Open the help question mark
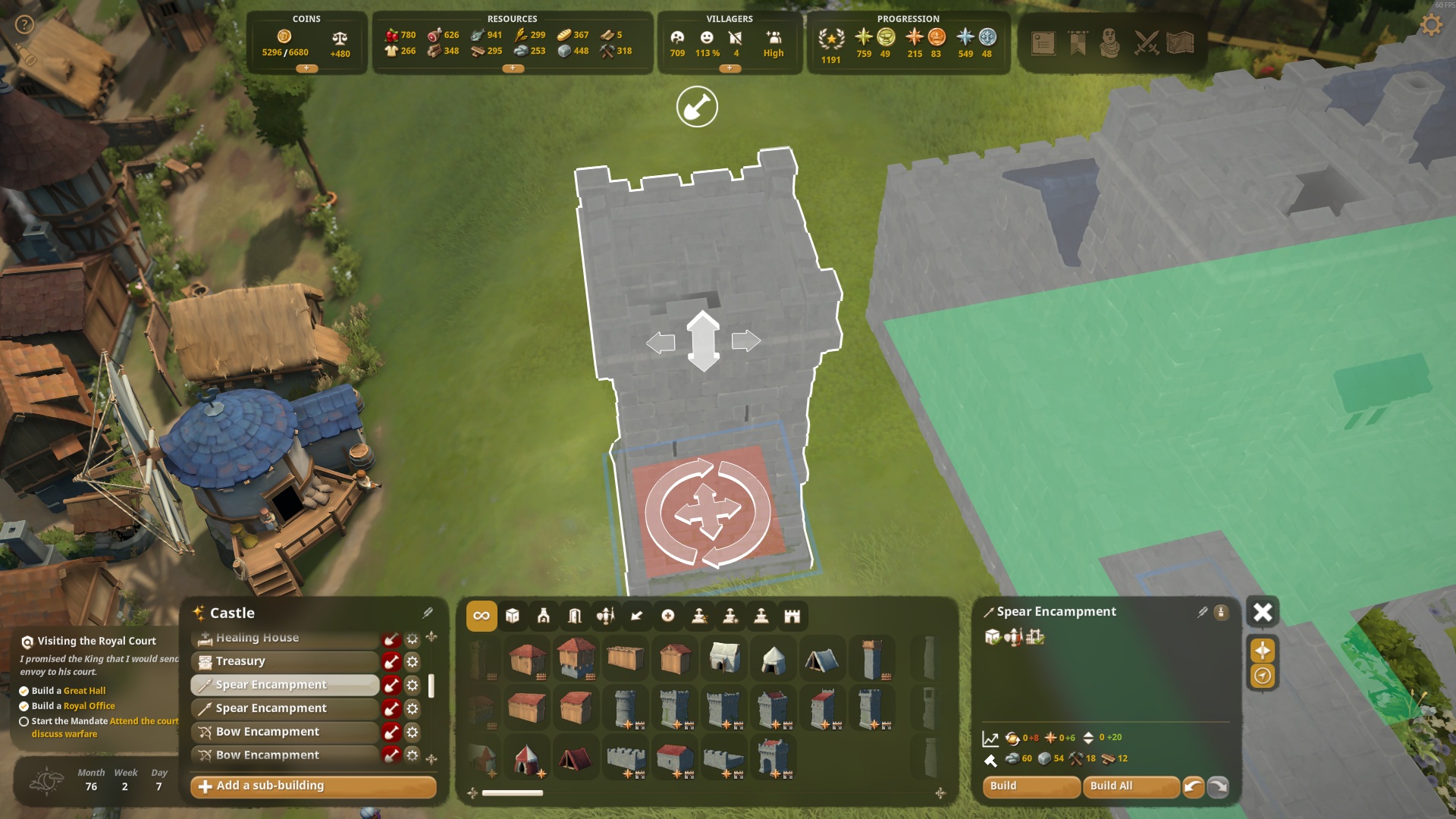 25,25
